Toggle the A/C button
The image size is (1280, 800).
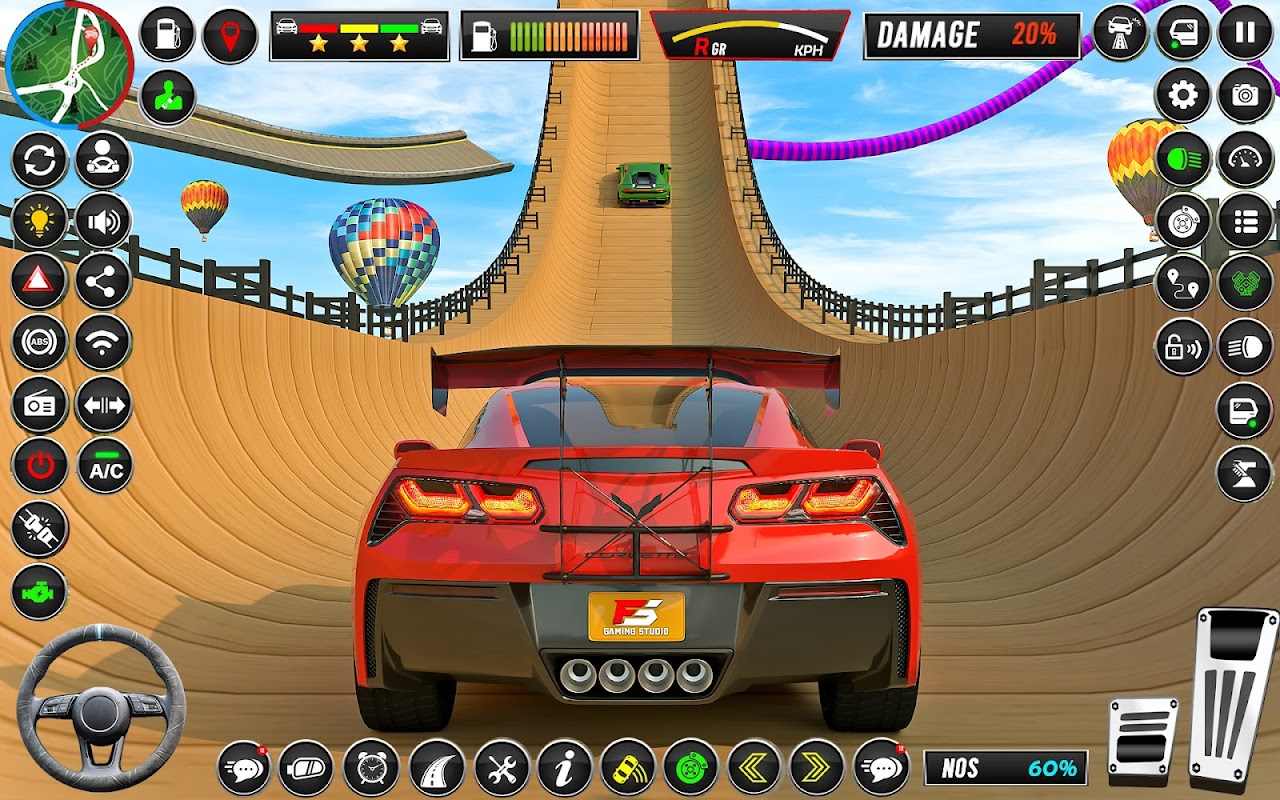(105, 467)
